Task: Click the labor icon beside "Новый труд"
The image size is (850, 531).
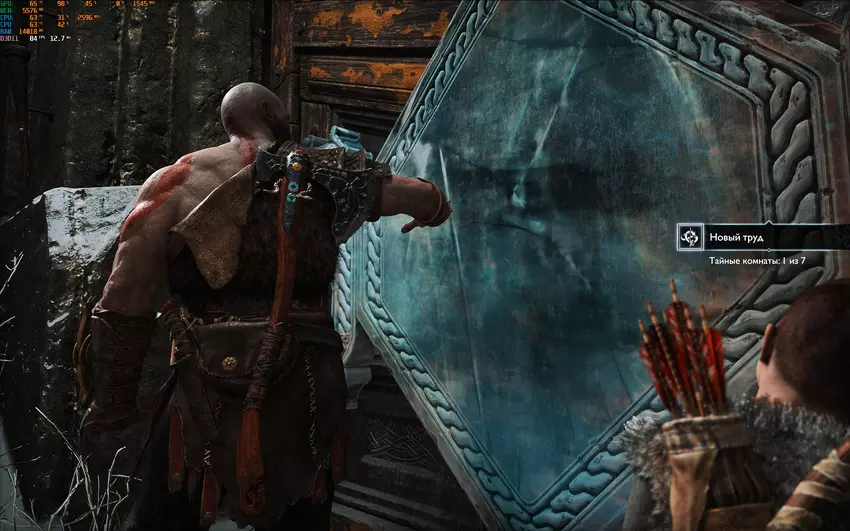Action: coord(688,238)
